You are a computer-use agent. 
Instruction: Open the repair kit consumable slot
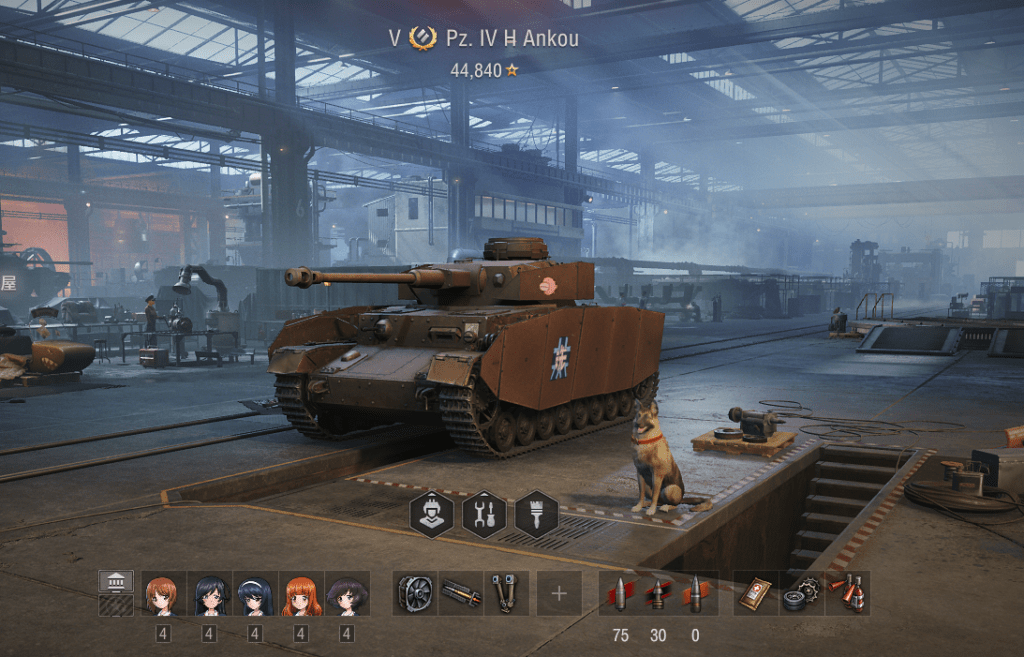pos(802,593)
